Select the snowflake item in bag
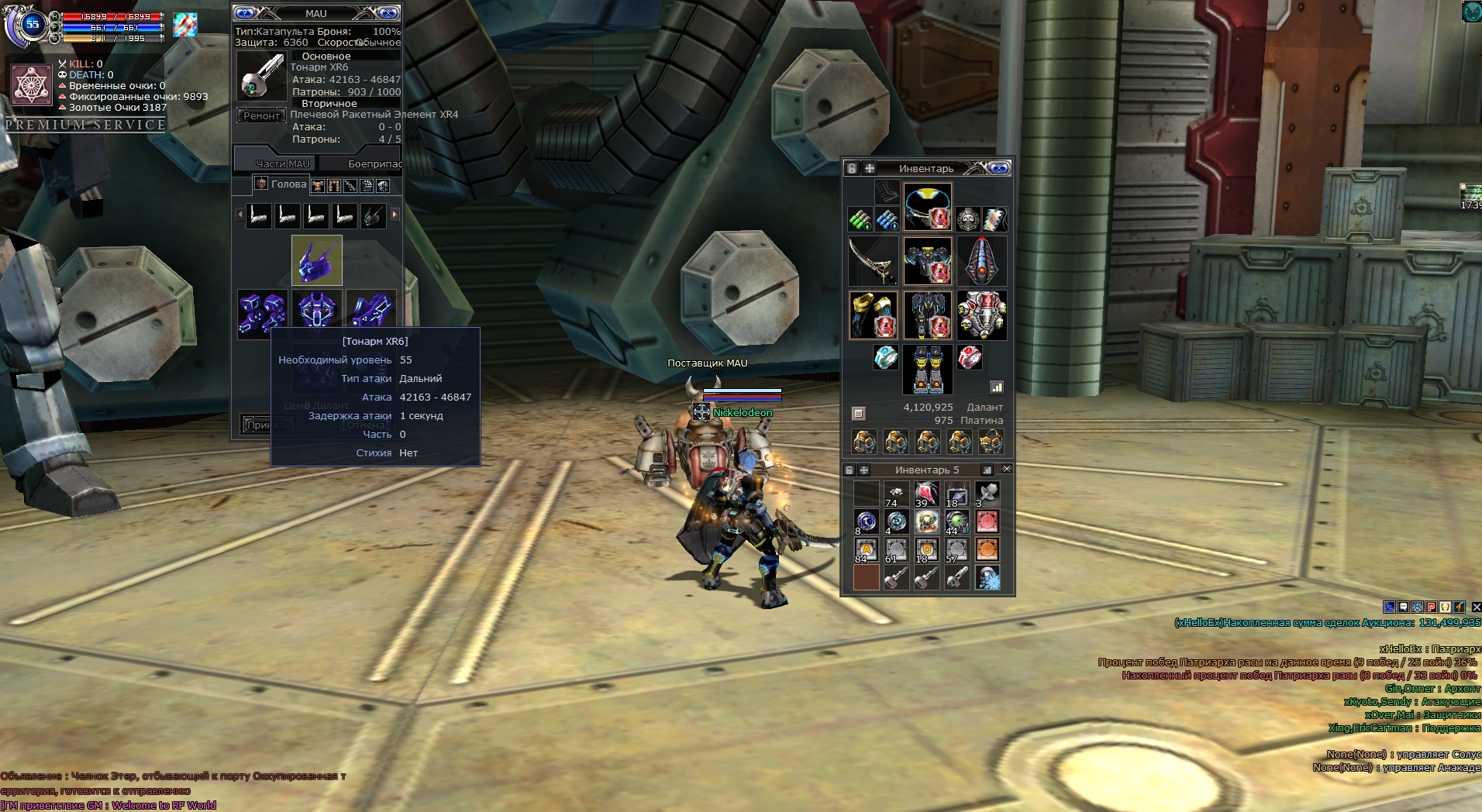 click(x=987, y=578)
